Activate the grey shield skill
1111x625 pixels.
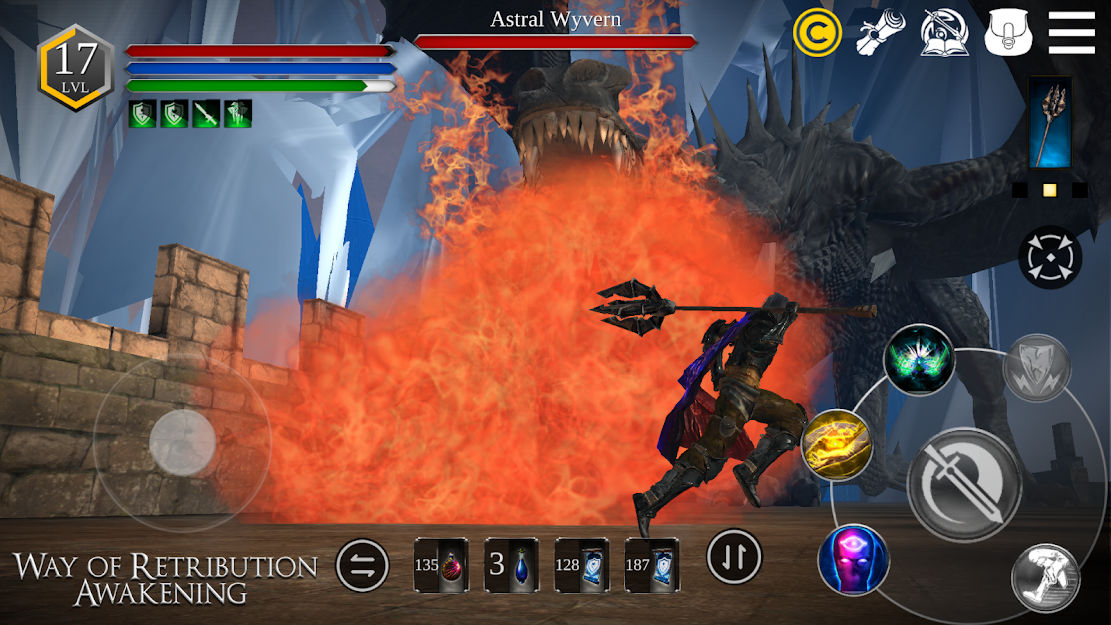click(x=1037, y=369)
